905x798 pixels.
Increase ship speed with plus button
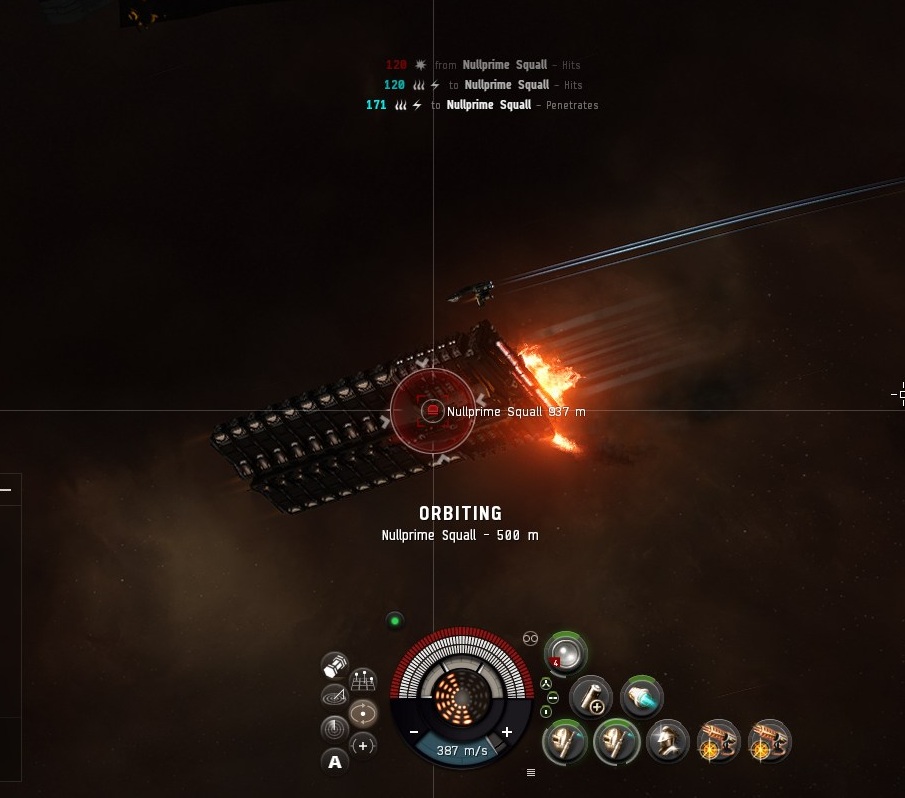(507, 732)
